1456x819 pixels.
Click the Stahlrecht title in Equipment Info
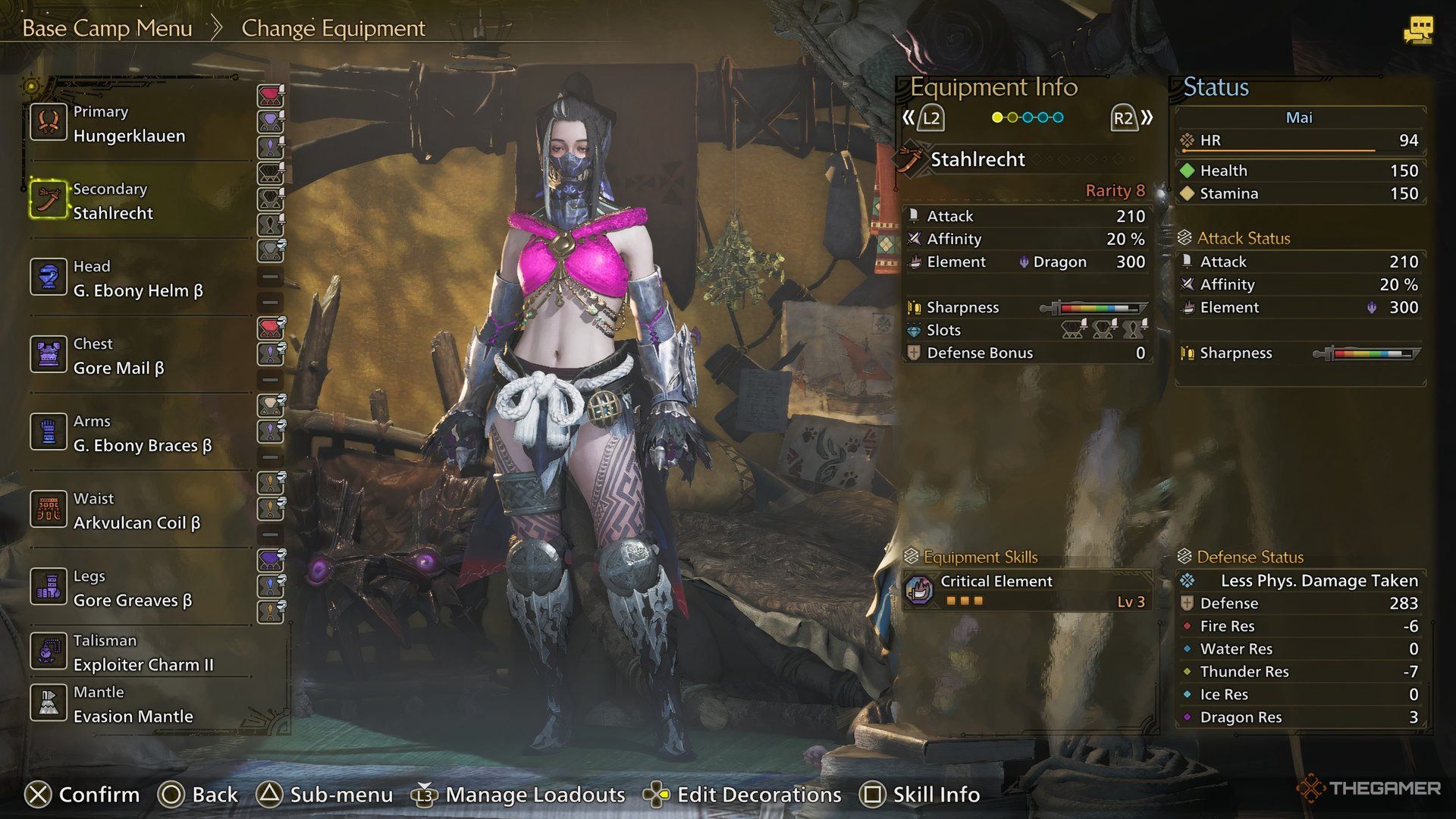[977, 160]
